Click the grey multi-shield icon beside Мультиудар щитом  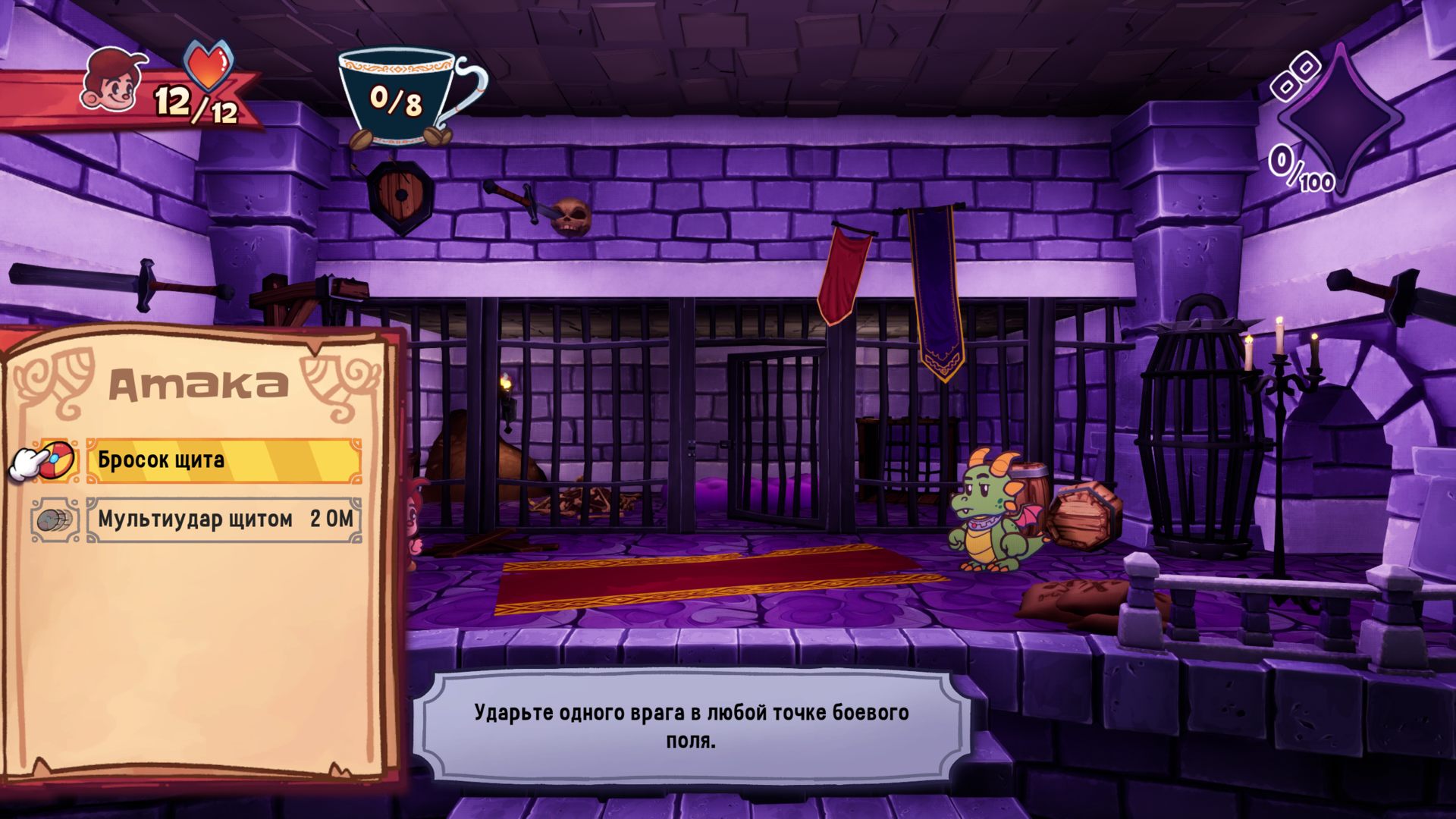[x=55, y=520]
